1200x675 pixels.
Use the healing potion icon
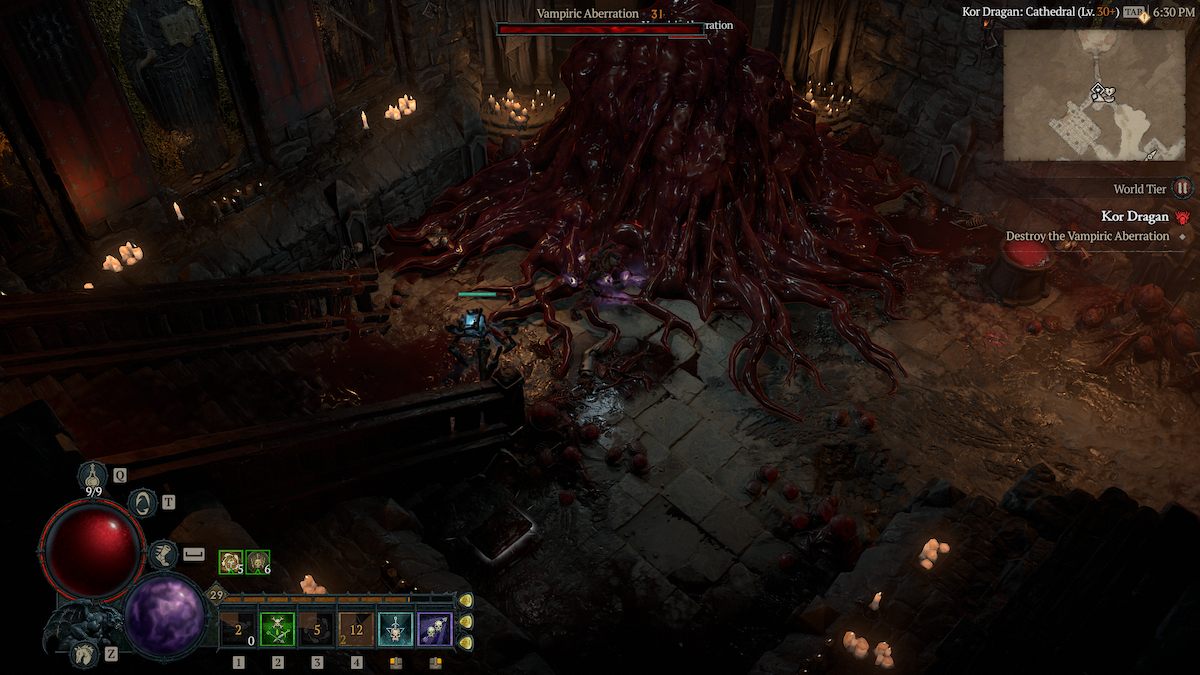click(94, 475)
